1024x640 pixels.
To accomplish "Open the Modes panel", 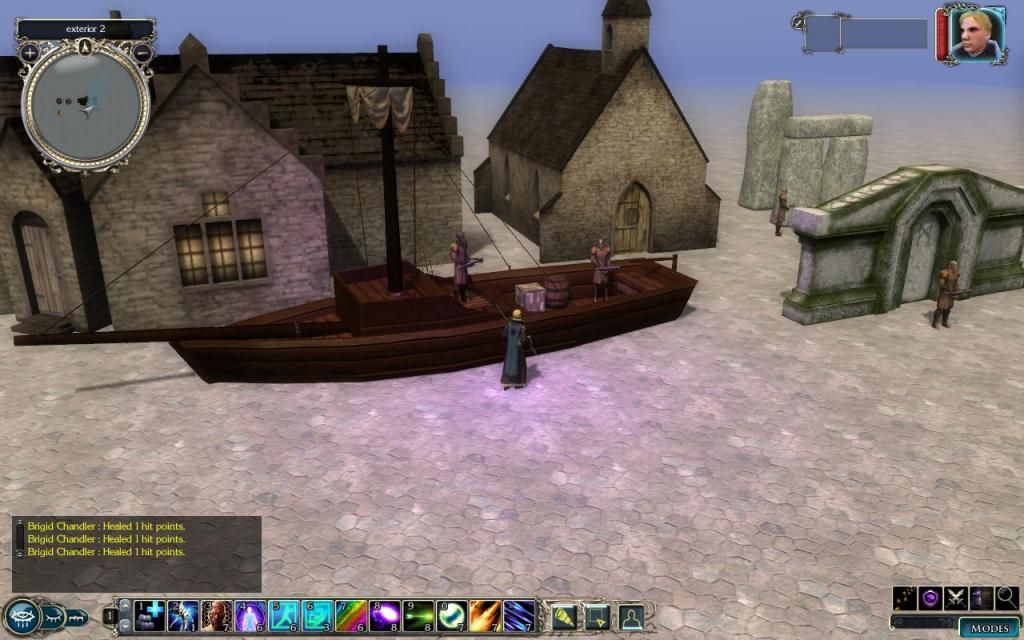I will pos(989,628).
